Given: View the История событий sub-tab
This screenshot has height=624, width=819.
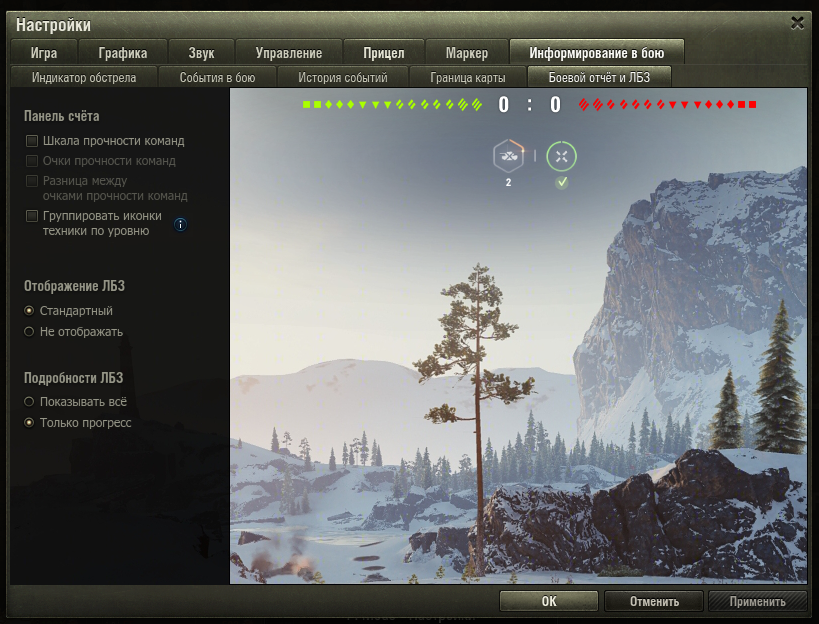Looking at the screenshot, I should pyautogui.click(x=342, y=77).
